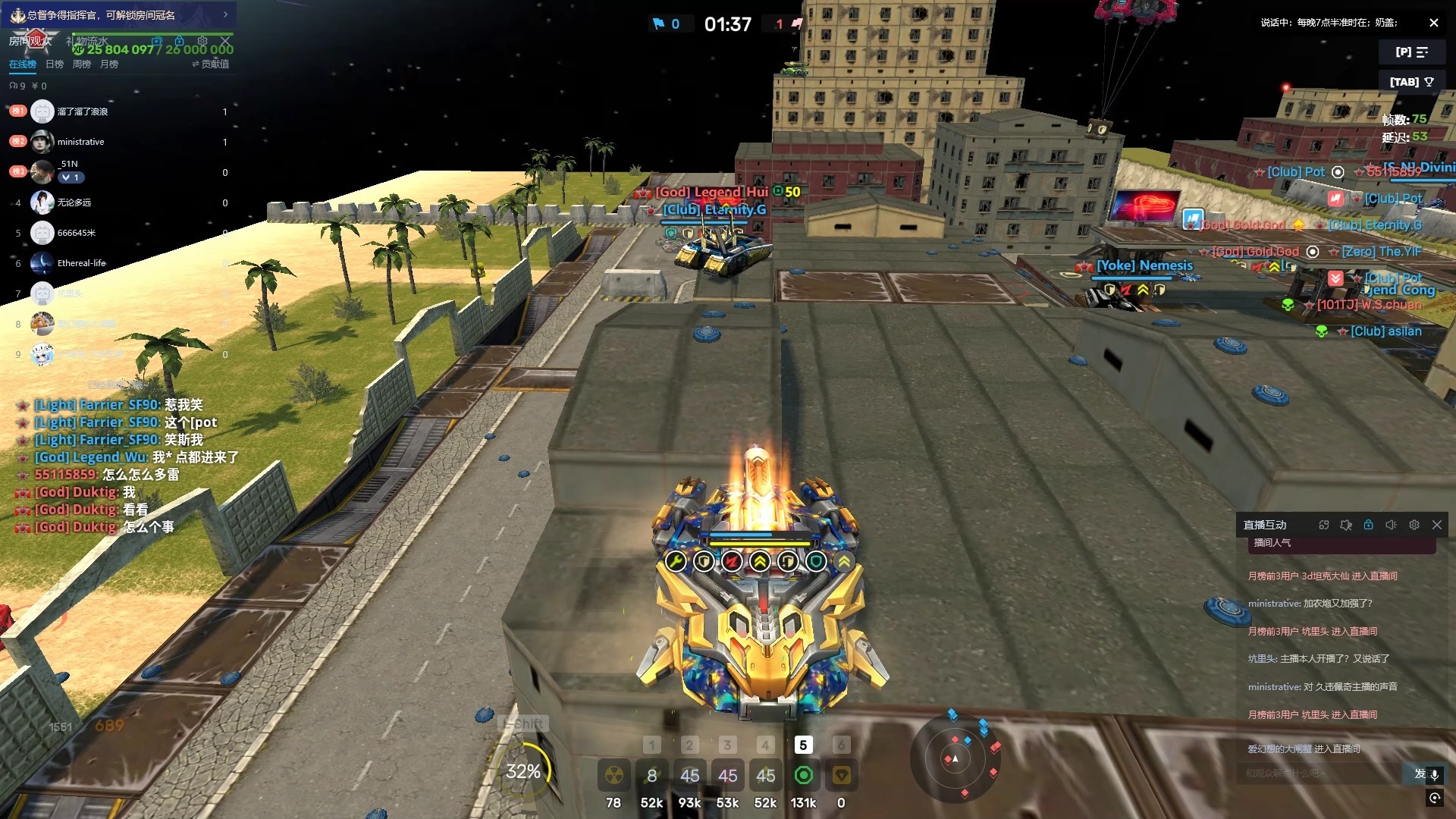The image size is (1456, 819).
Task: Dismiss the top-right speaking notice
Action: click(x=1433, y=23)
